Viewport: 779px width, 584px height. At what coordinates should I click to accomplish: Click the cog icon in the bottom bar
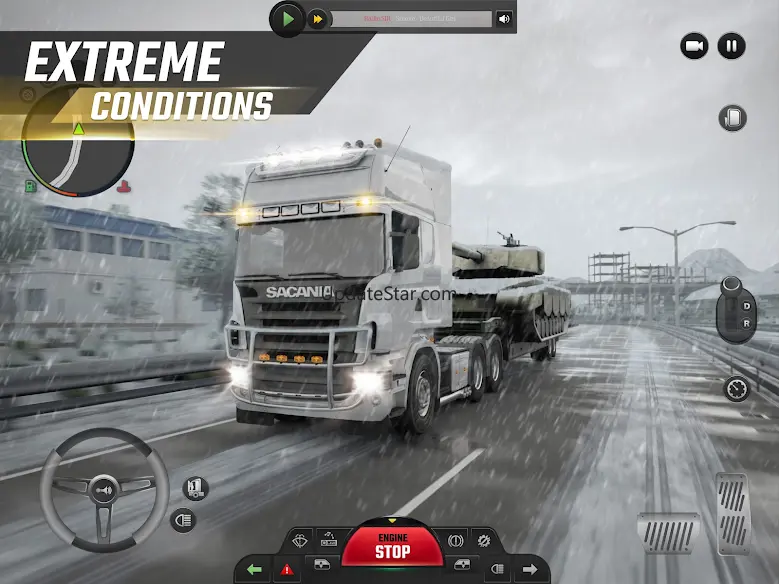(x=484, y=540)
